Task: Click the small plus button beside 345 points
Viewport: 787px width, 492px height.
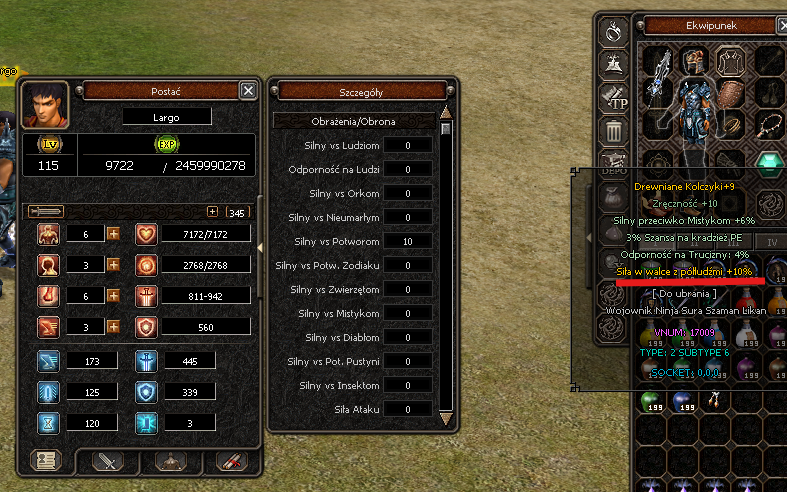Action: click(x=212, y=212)
